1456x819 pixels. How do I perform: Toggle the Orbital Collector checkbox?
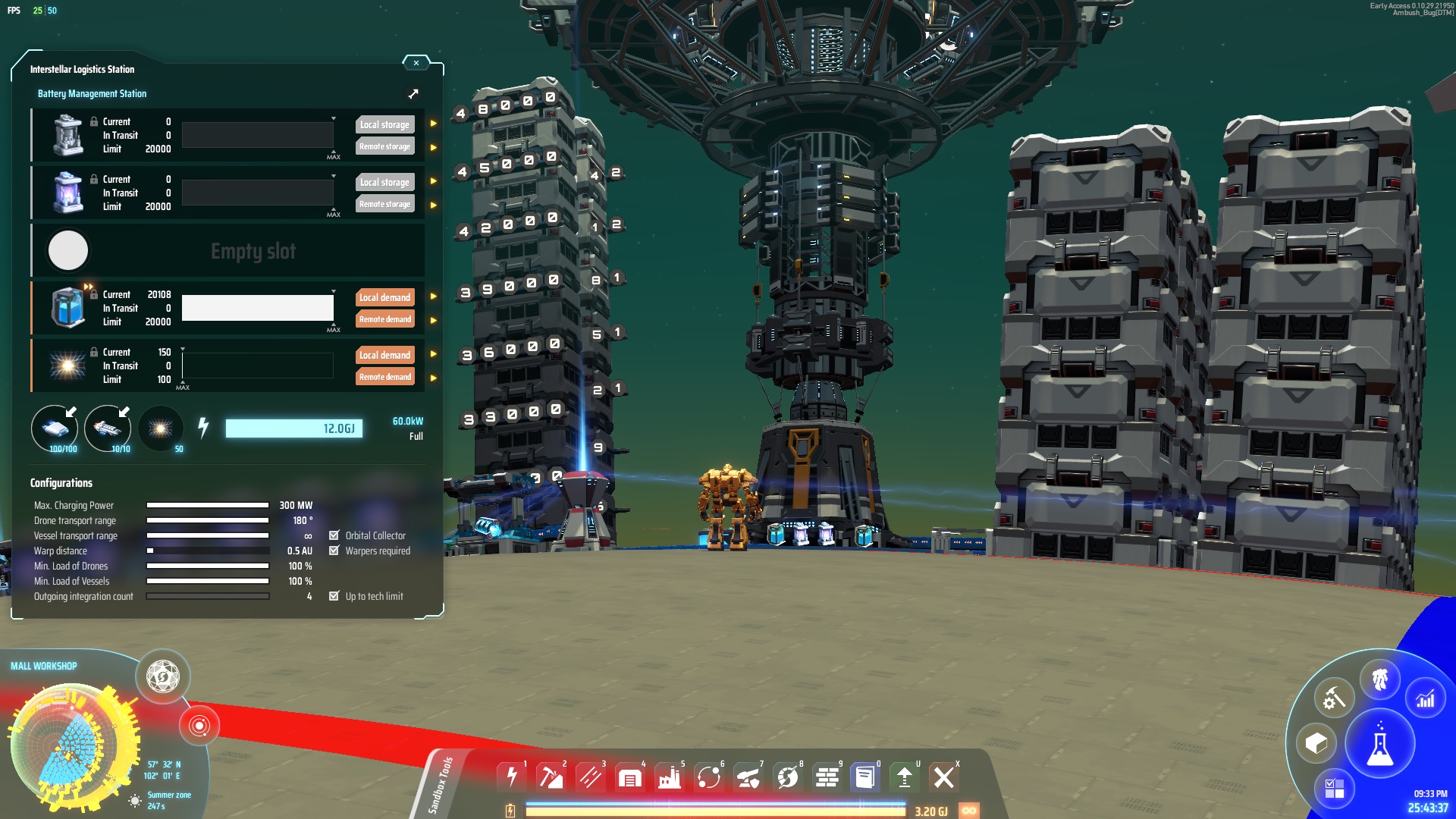tap(334, 535)
